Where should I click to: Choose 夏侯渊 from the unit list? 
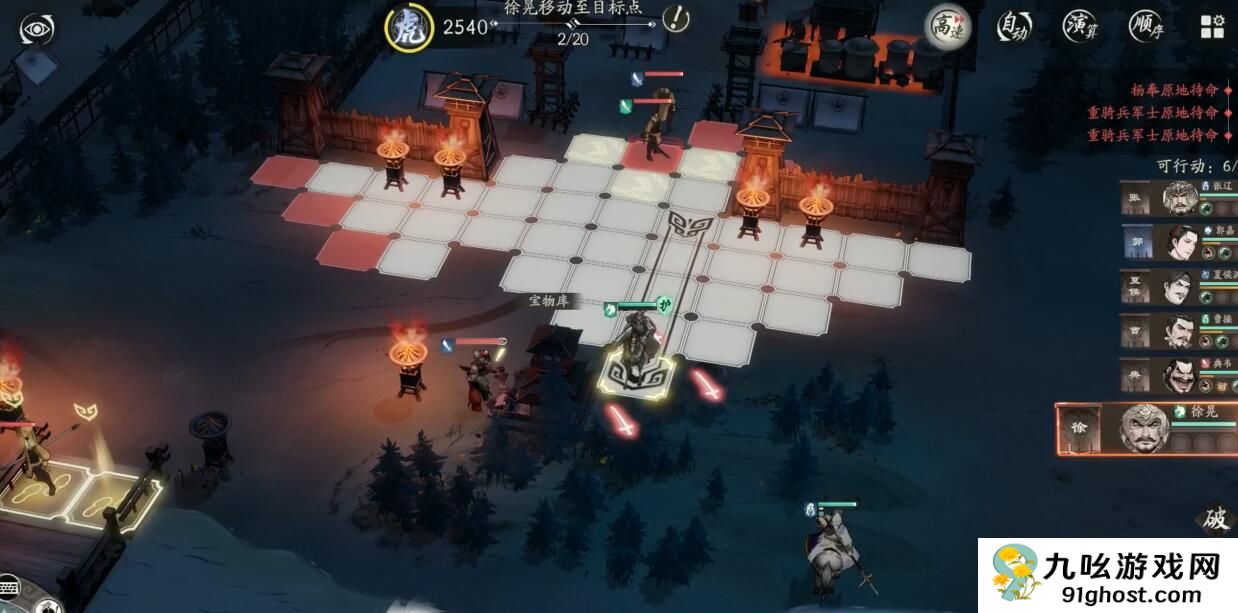tap(1180, 287)
